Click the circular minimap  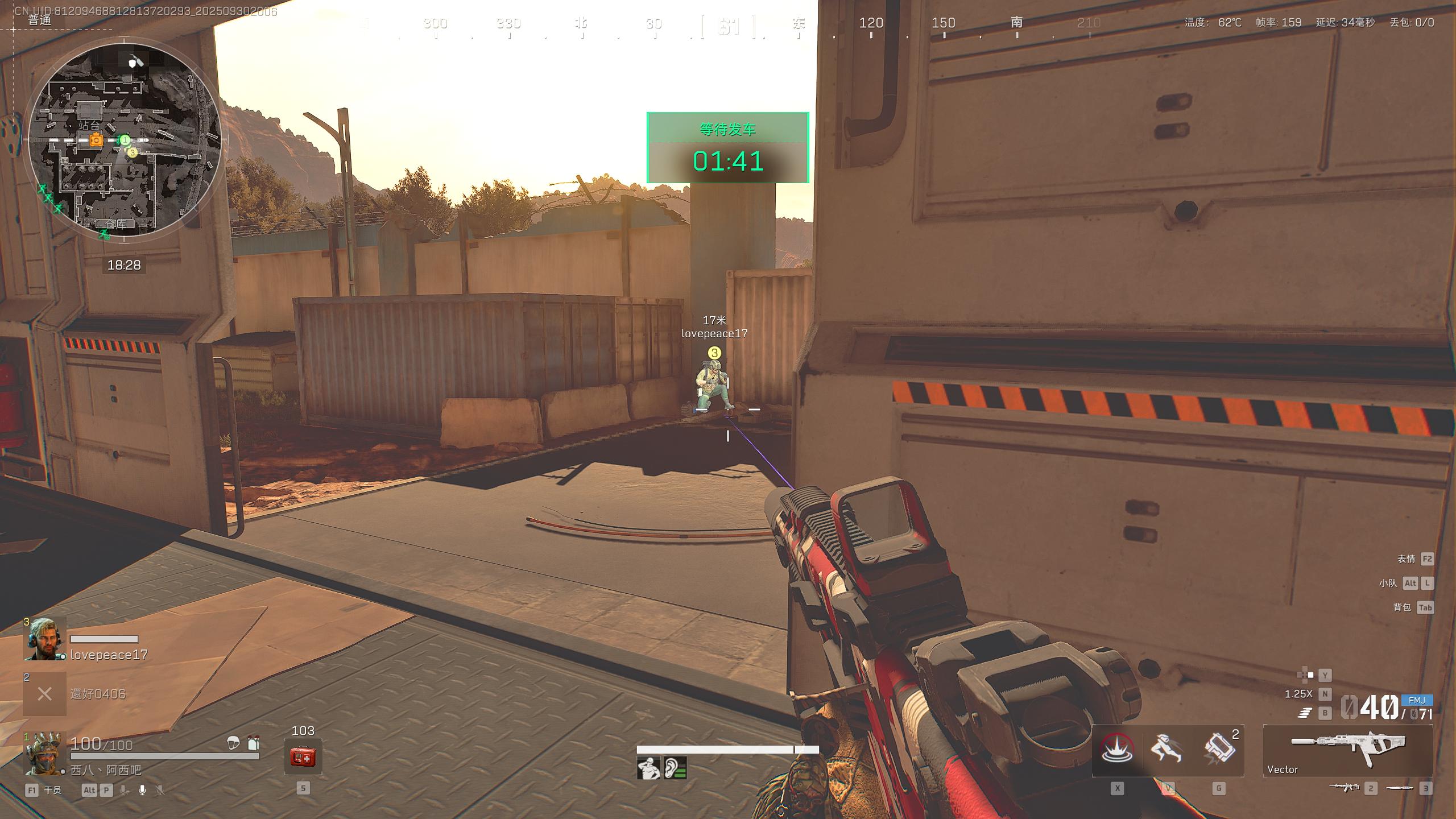click(x=125, y=139)
